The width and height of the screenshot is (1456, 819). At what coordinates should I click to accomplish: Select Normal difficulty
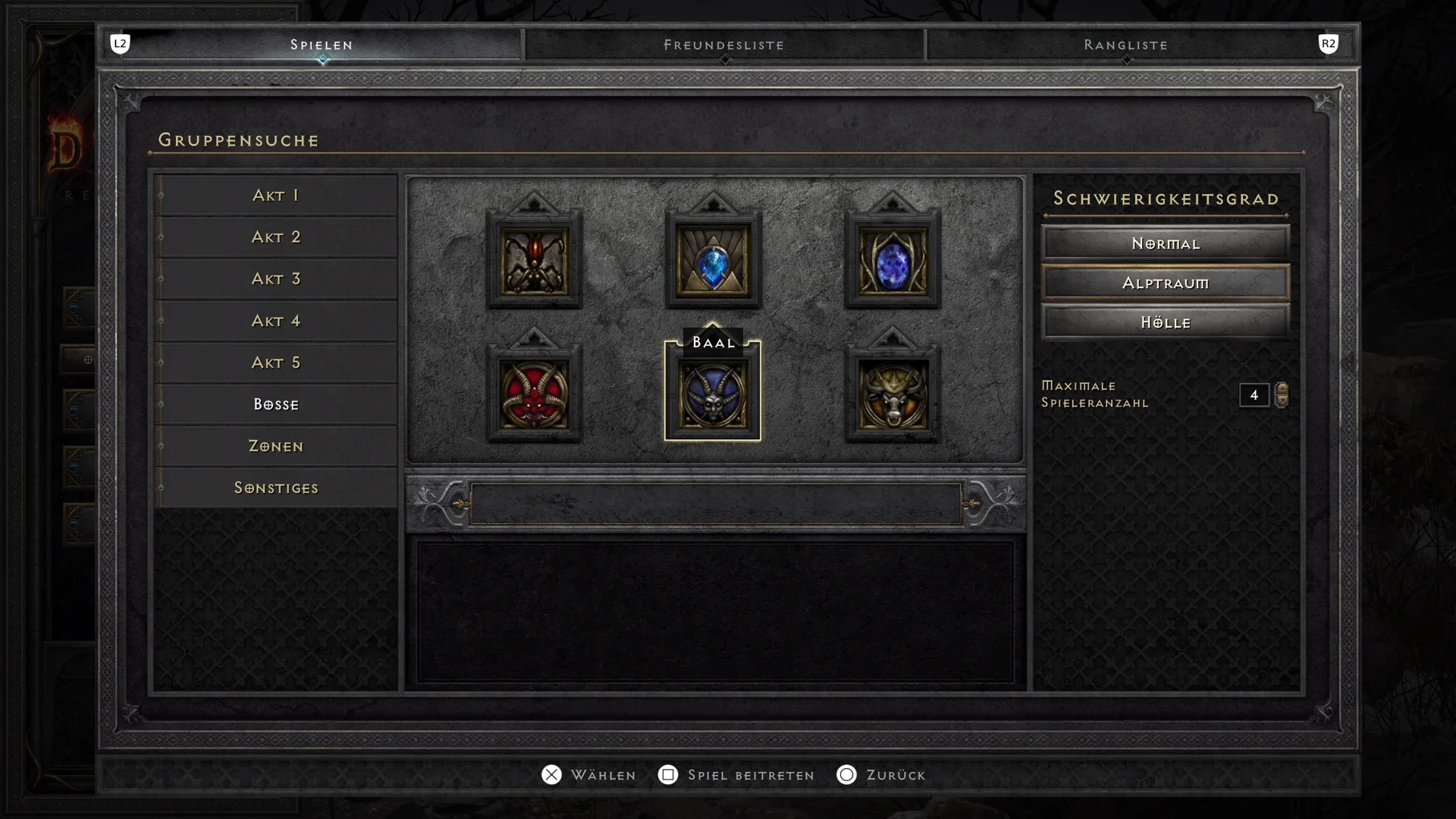point(1165,243)
